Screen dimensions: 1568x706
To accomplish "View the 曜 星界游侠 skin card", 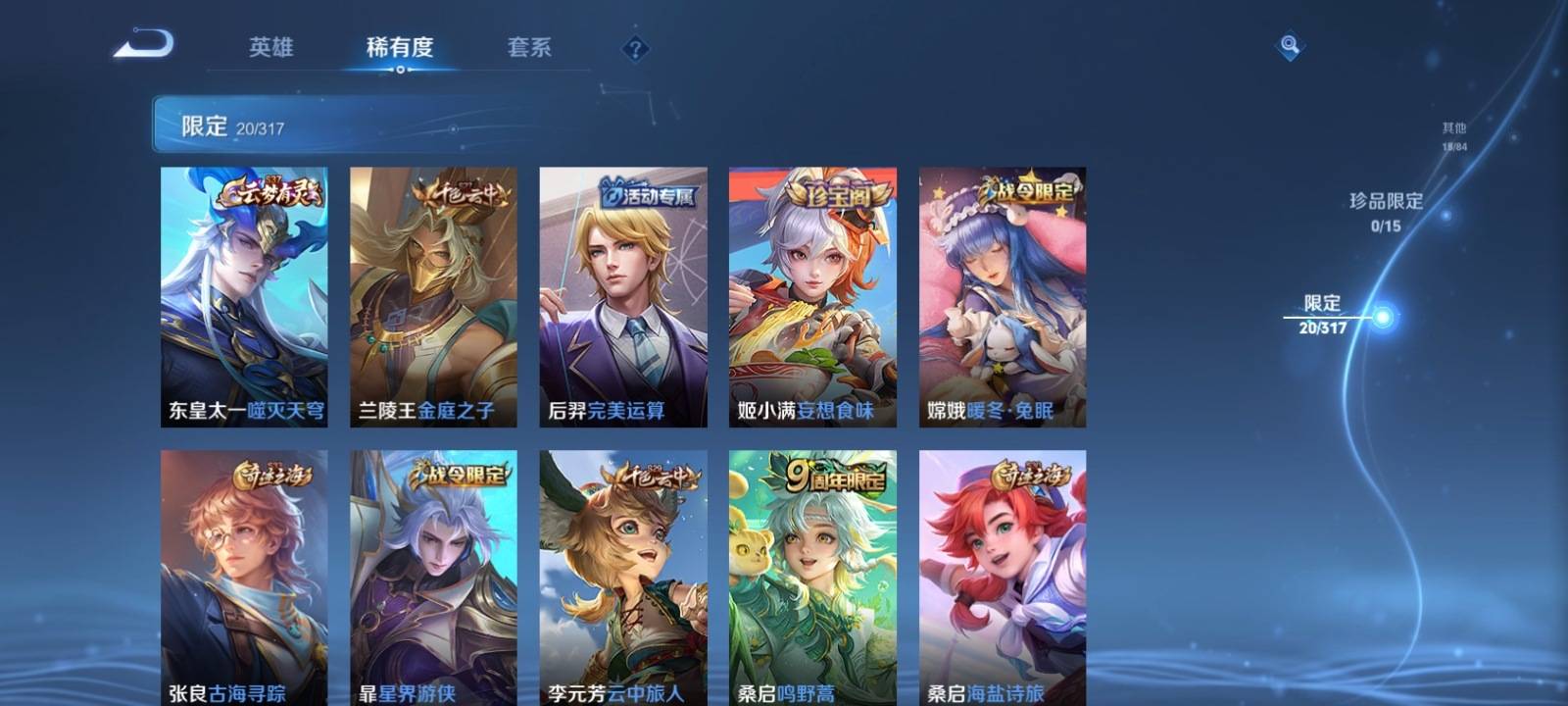I will pos(433,578).
